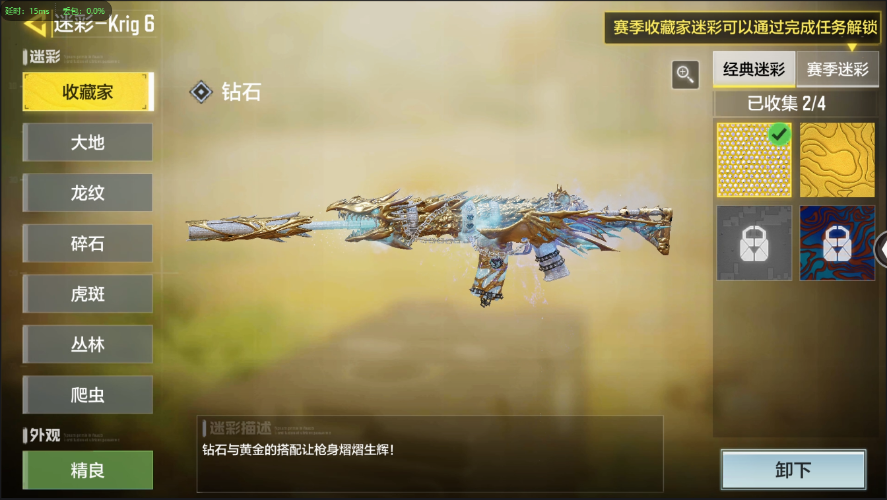Image resolution: width=887 pixels, height=500 pixels.
Task: Choose the gold camo thumbnail
Action: (837, 160)
